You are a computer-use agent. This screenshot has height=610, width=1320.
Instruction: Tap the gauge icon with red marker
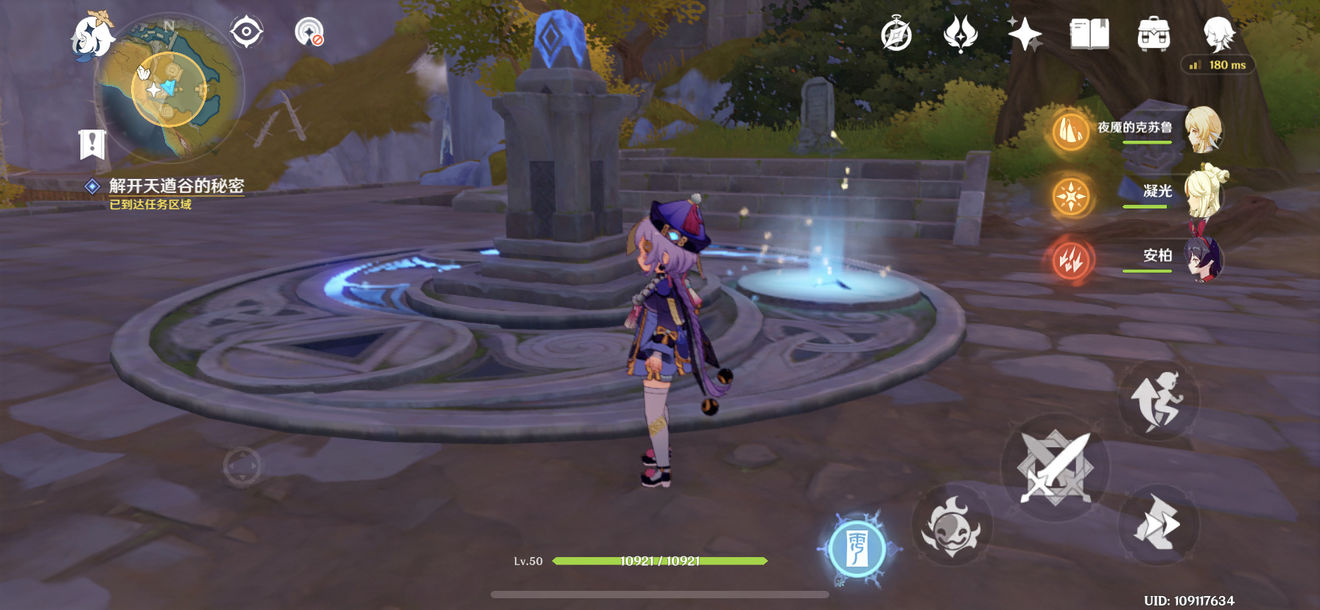click(309, 32)
